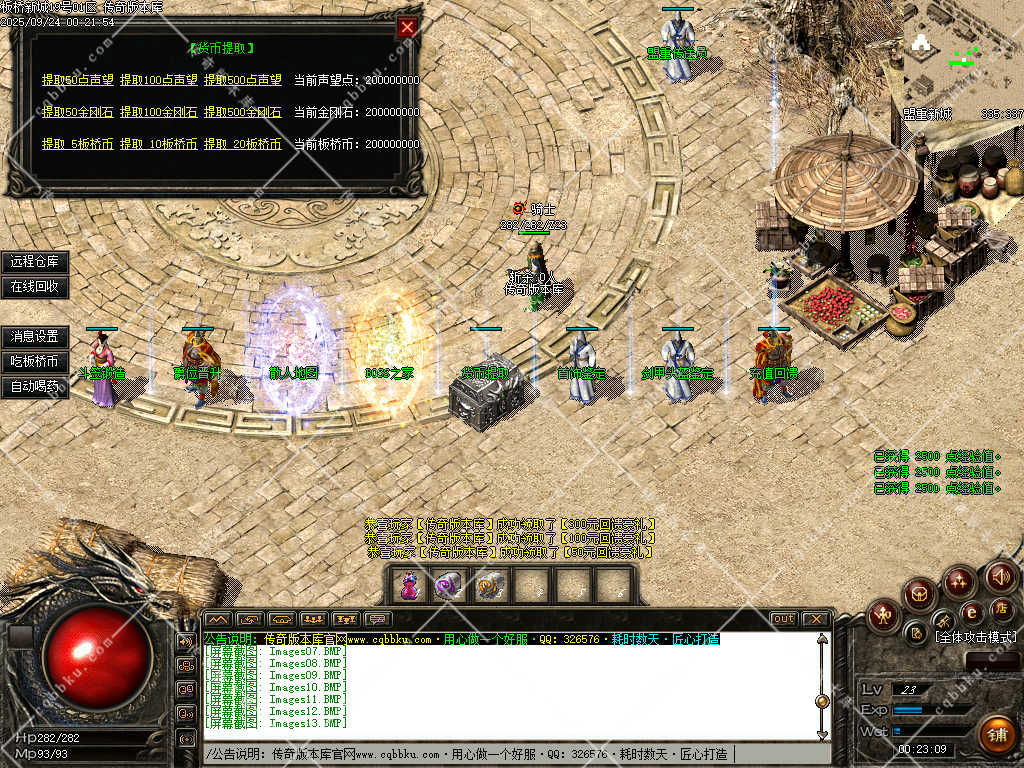The width and height of the screenshot is (1024, 768).
Task: Click the chat panel's out button
Action: pos(784,619)
